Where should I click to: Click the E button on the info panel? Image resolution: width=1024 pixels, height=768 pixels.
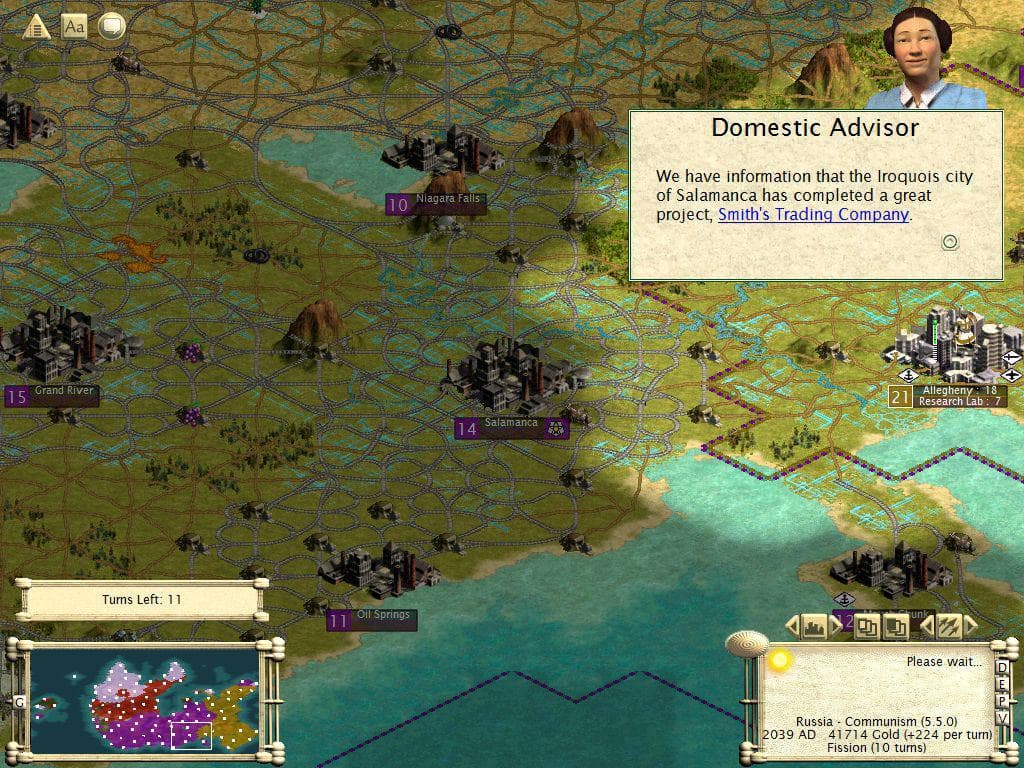[x=1002, y=686]
